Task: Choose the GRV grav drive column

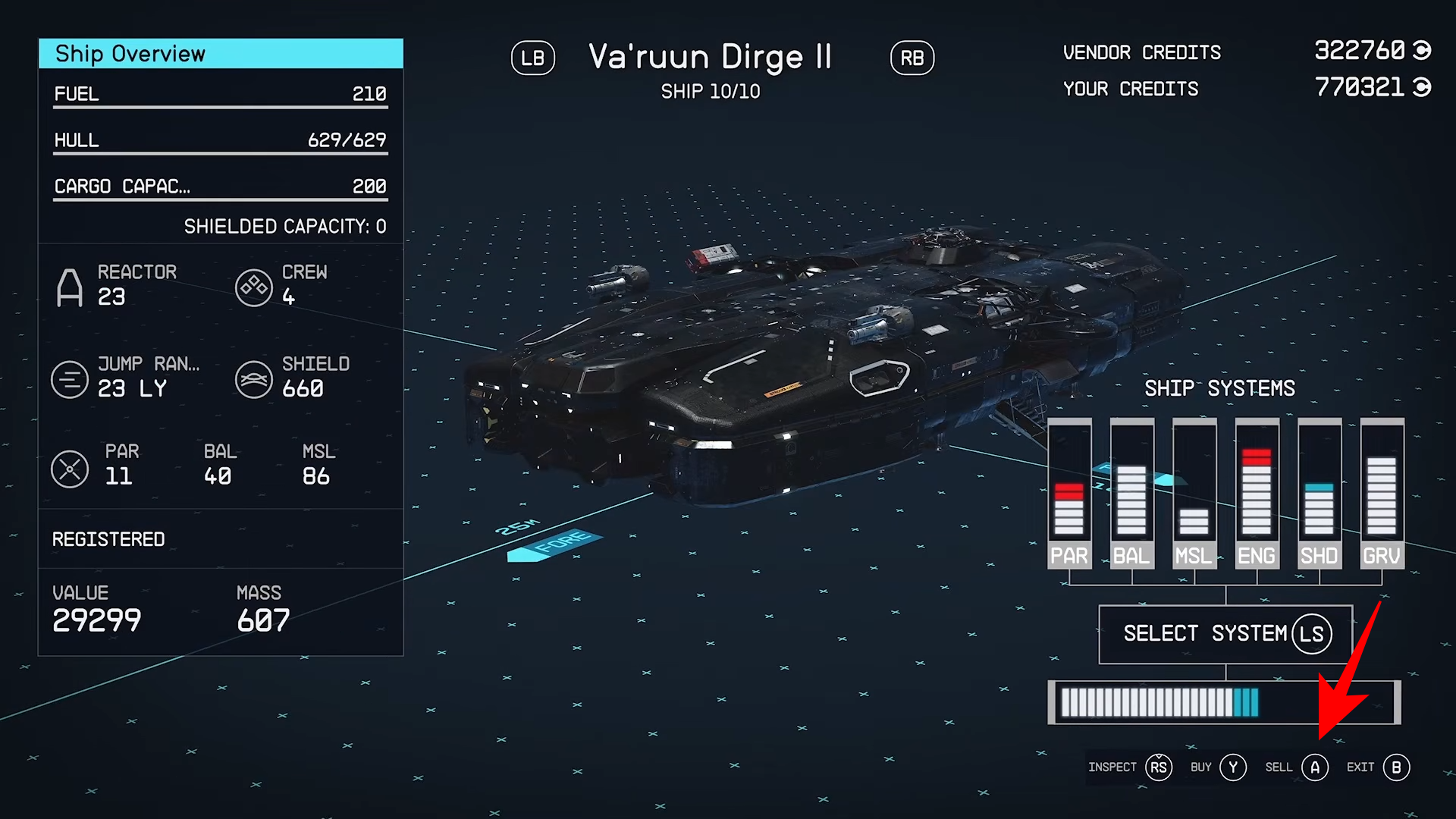Action: click(1382, 493)
